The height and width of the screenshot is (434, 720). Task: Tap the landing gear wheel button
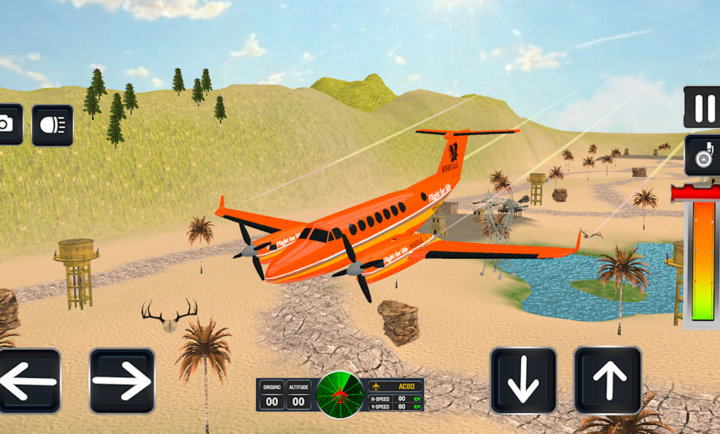[x=702, y=156]
